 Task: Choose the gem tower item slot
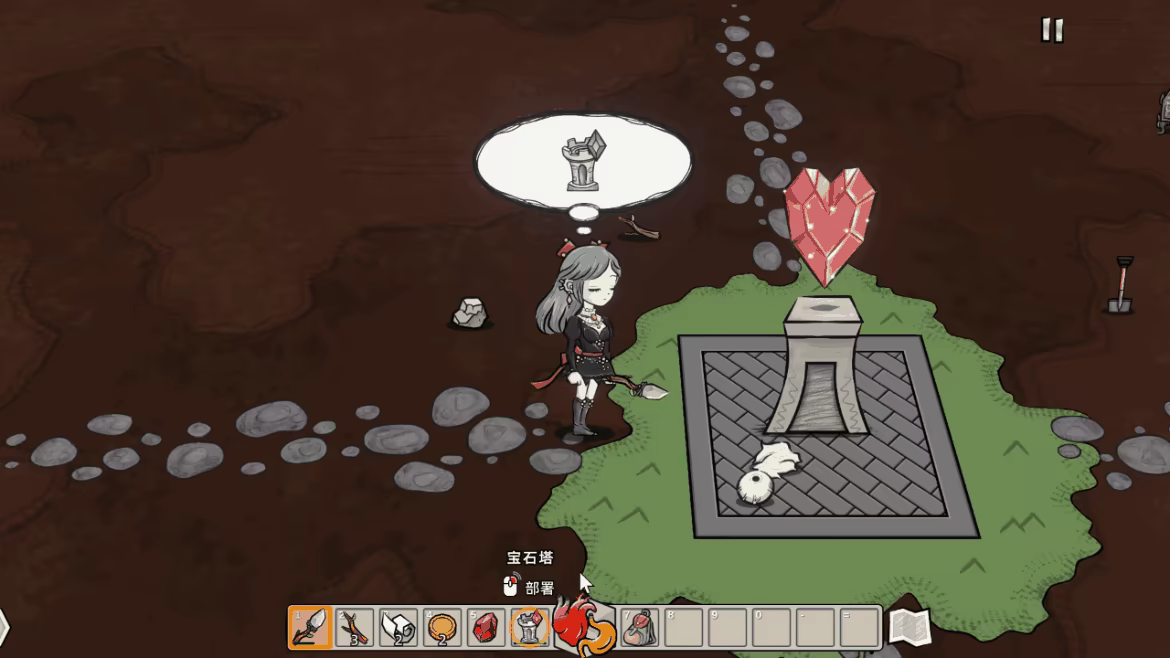click(530, 627)
